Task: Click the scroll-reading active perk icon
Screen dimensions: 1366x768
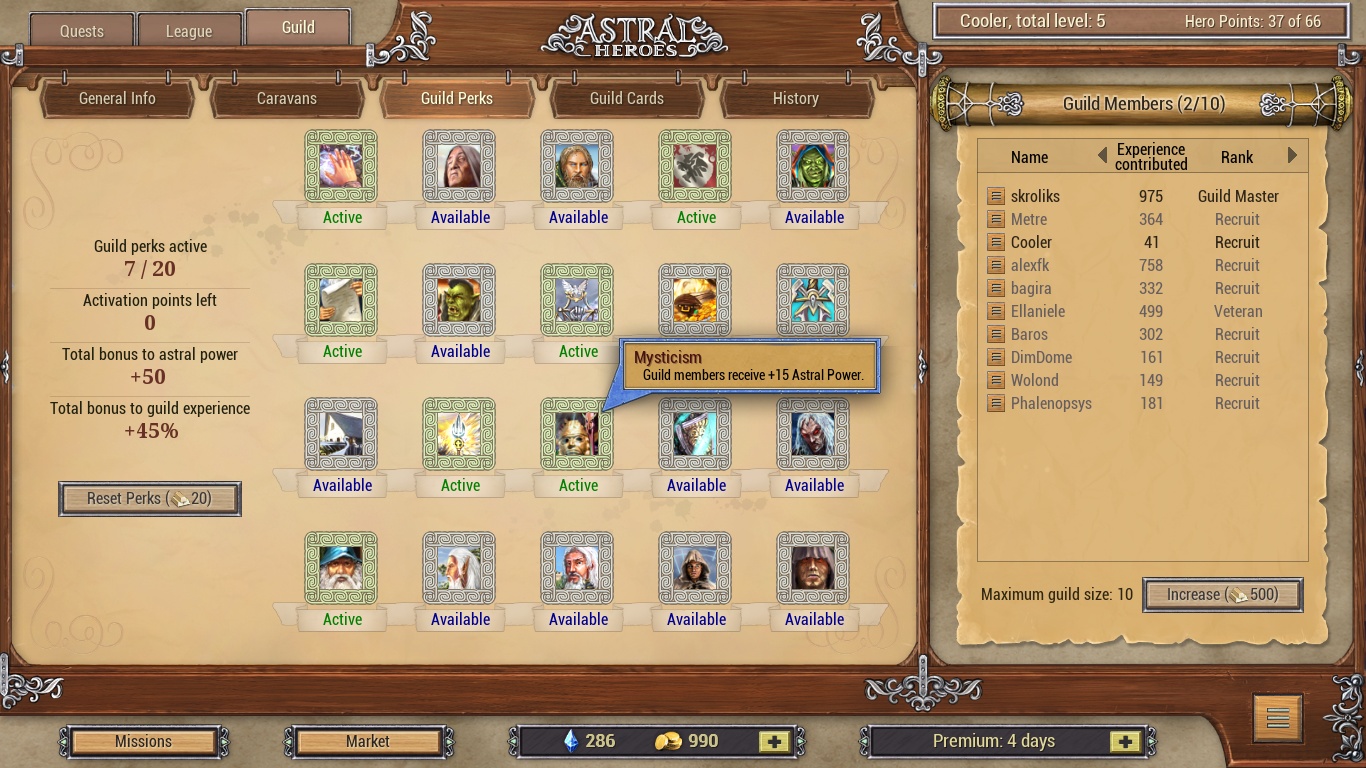Action: (341, 299)
